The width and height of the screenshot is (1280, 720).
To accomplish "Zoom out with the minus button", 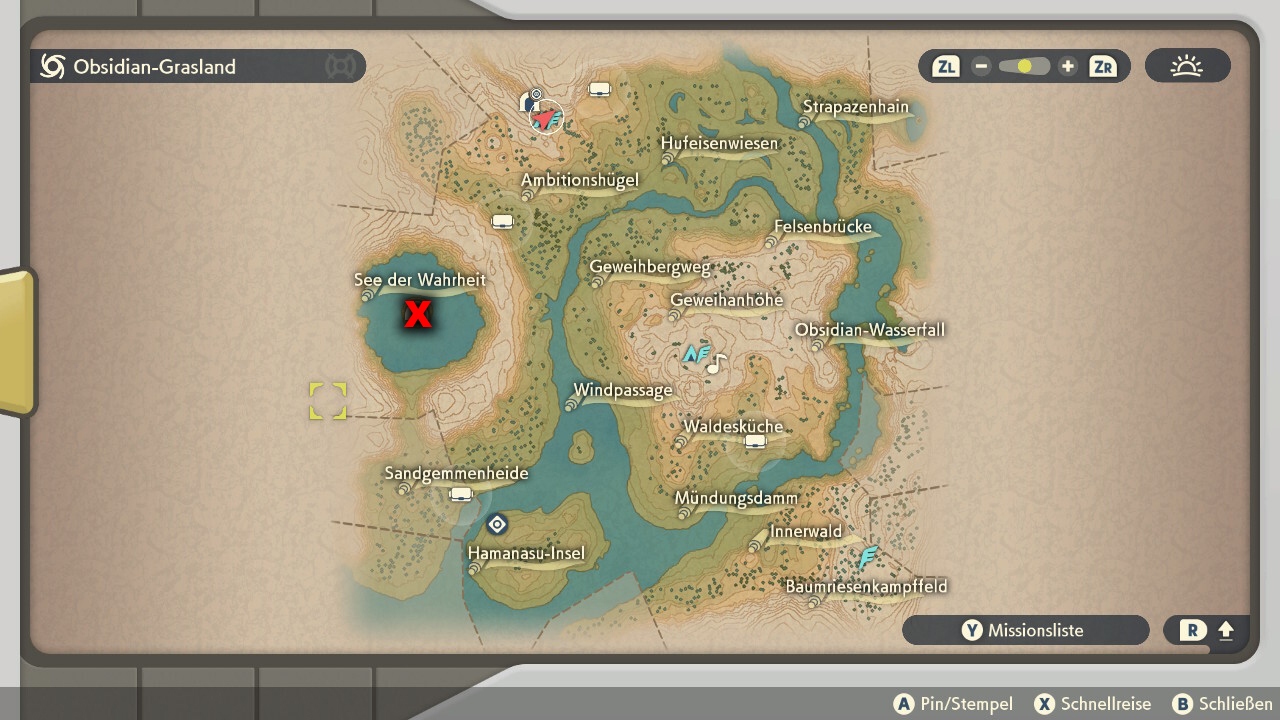I will (x=981, y=67).
